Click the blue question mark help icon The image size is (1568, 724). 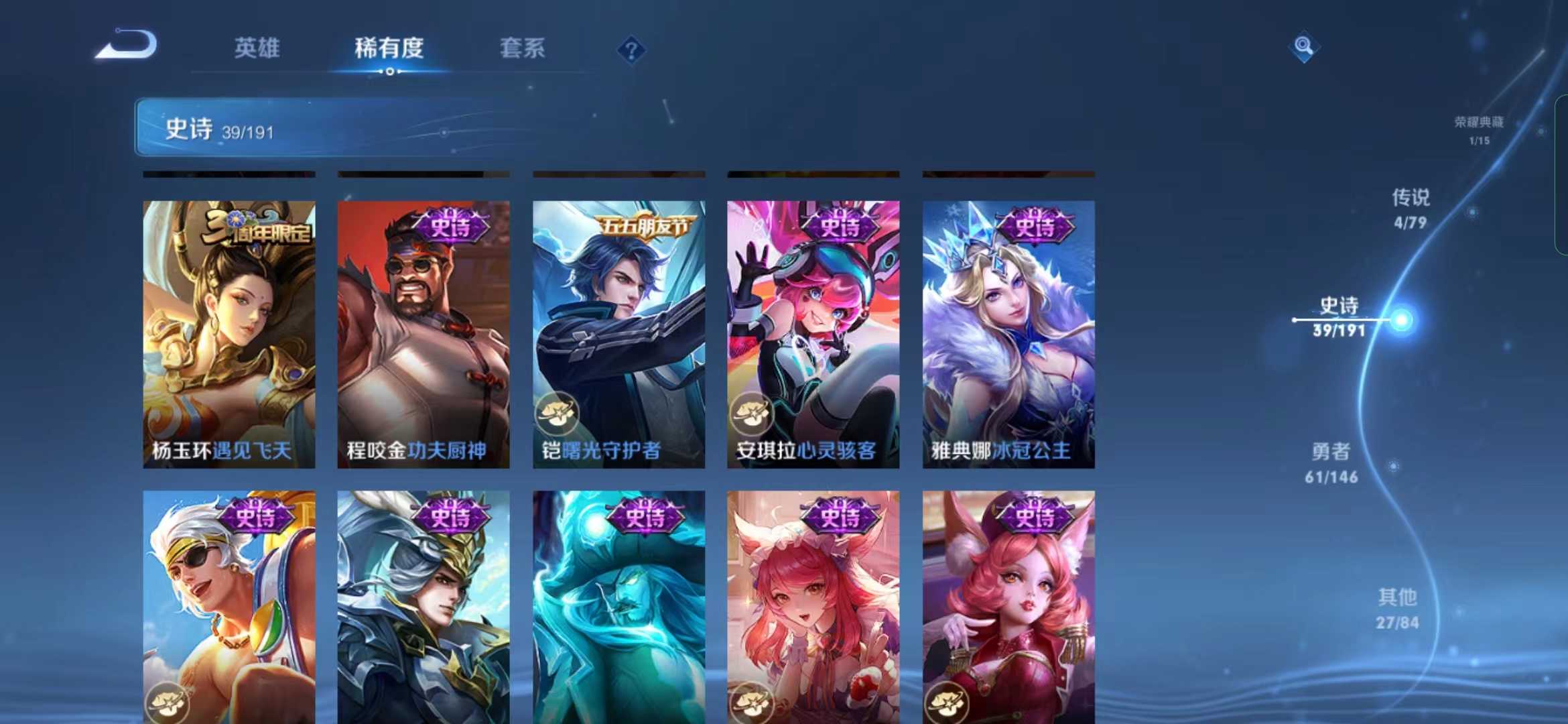coord(631,50)
